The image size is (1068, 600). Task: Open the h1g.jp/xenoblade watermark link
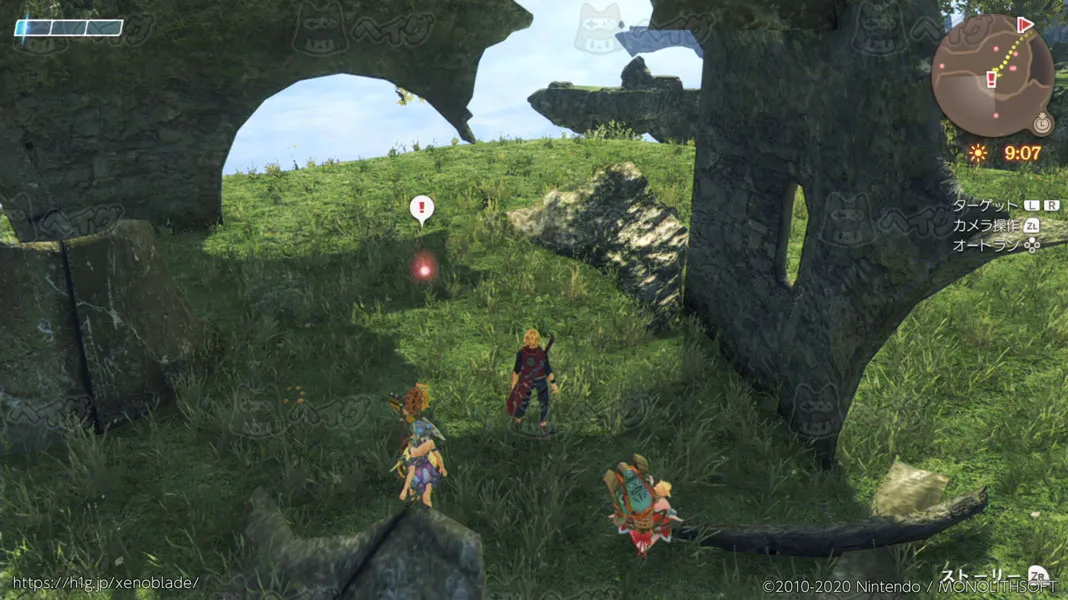coord(106,582)
